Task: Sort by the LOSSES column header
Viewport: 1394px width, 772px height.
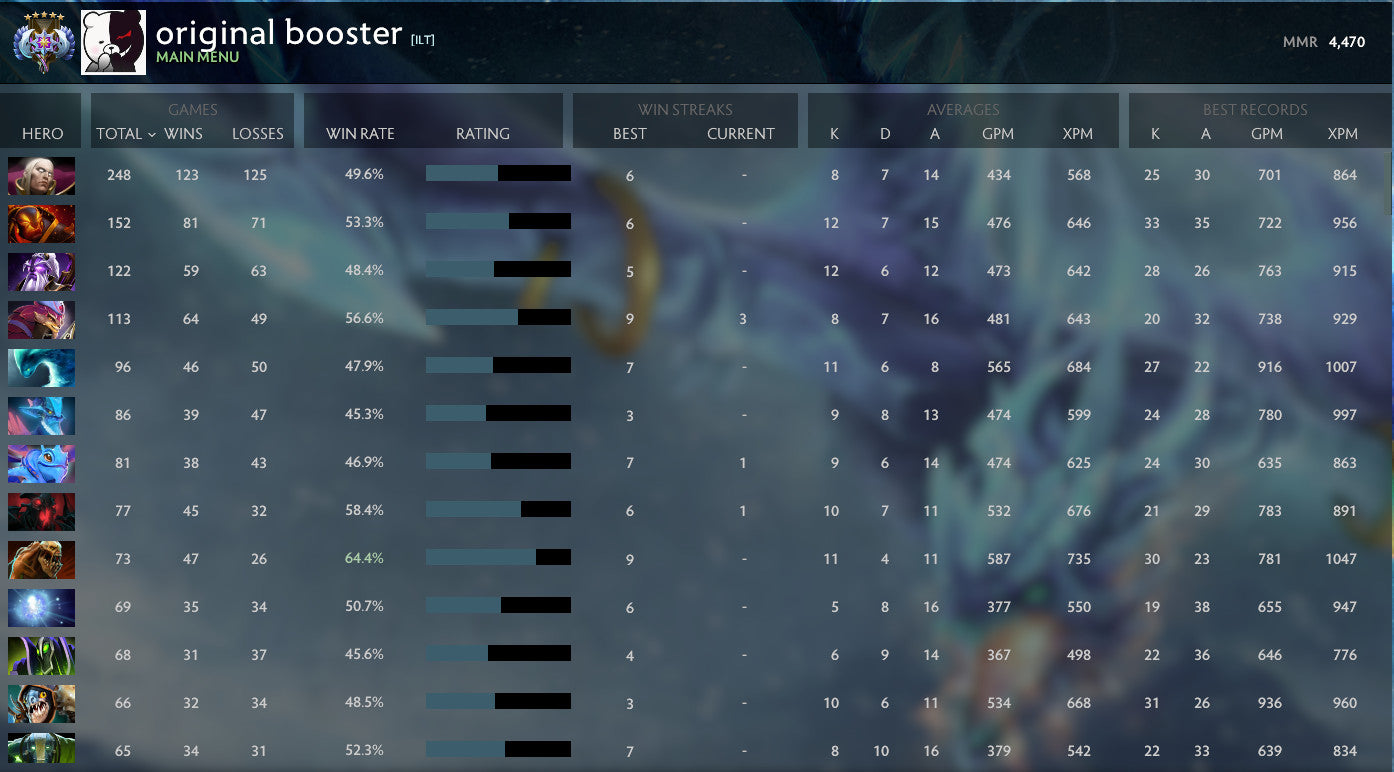Action: tap(258, 133)
